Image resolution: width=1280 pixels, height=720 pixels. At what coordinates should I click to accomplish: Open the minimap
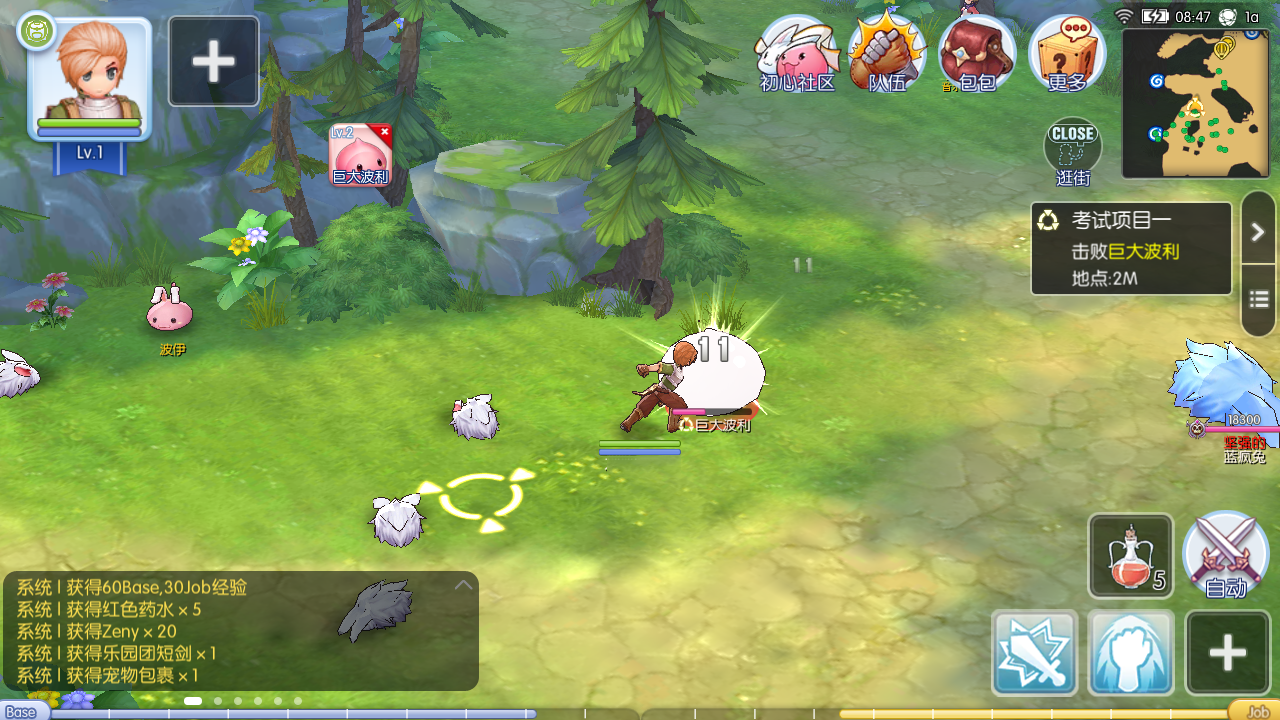coord(1196,103)
